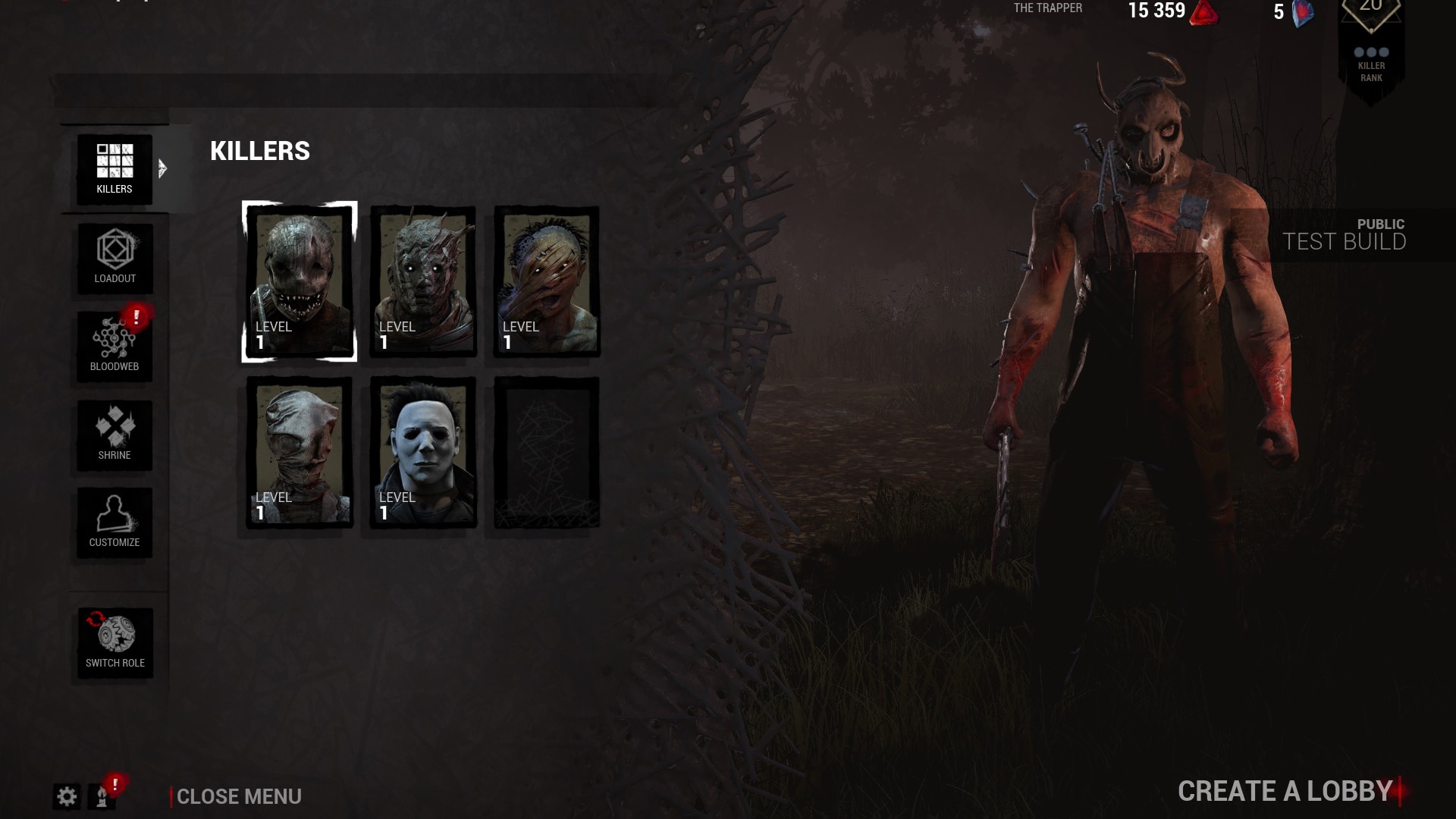1456x819 pixels.
Task: Click the Close Menu button
Action: [238, 796]
